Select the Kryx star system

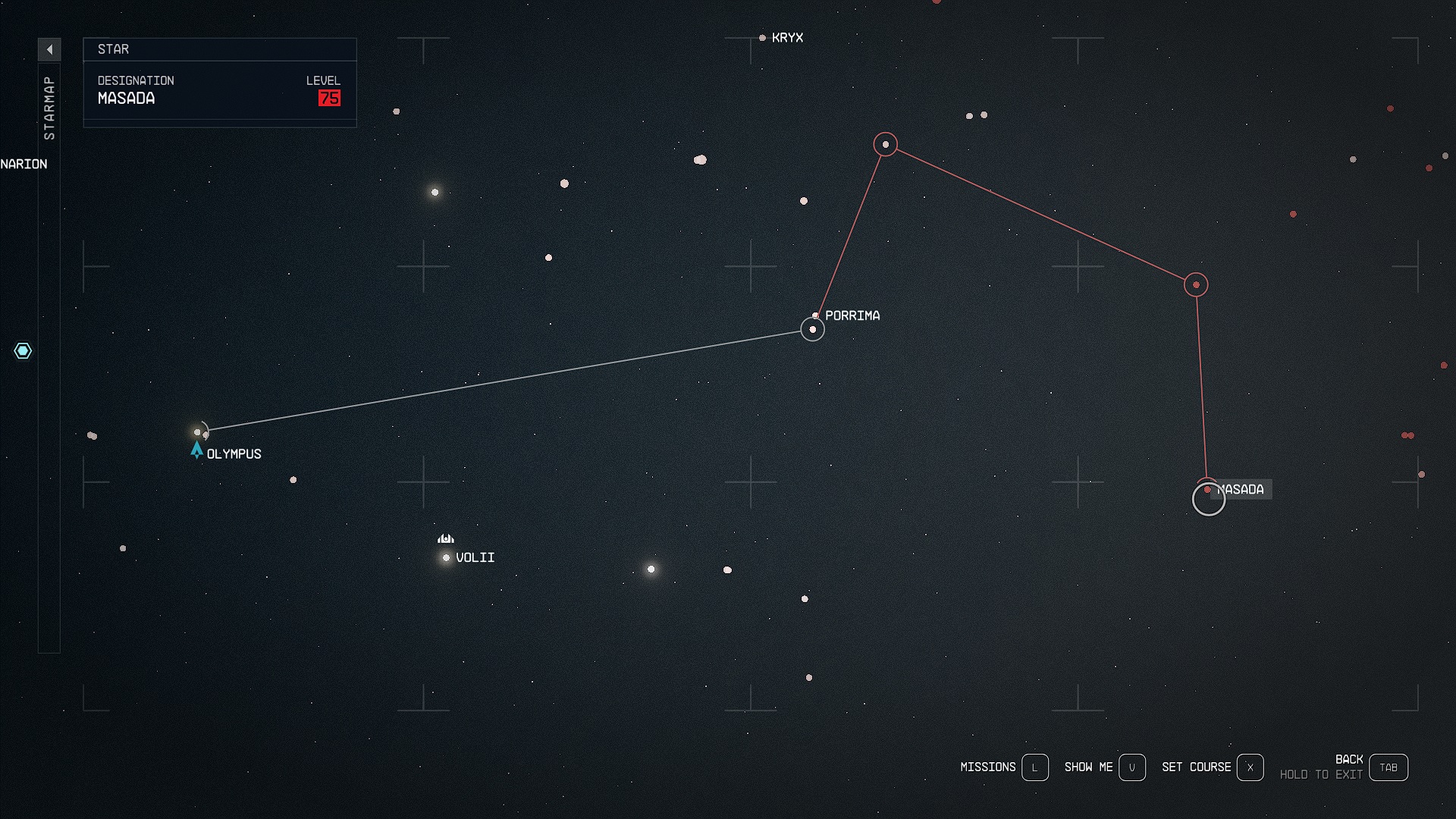(x=762, y=38)
